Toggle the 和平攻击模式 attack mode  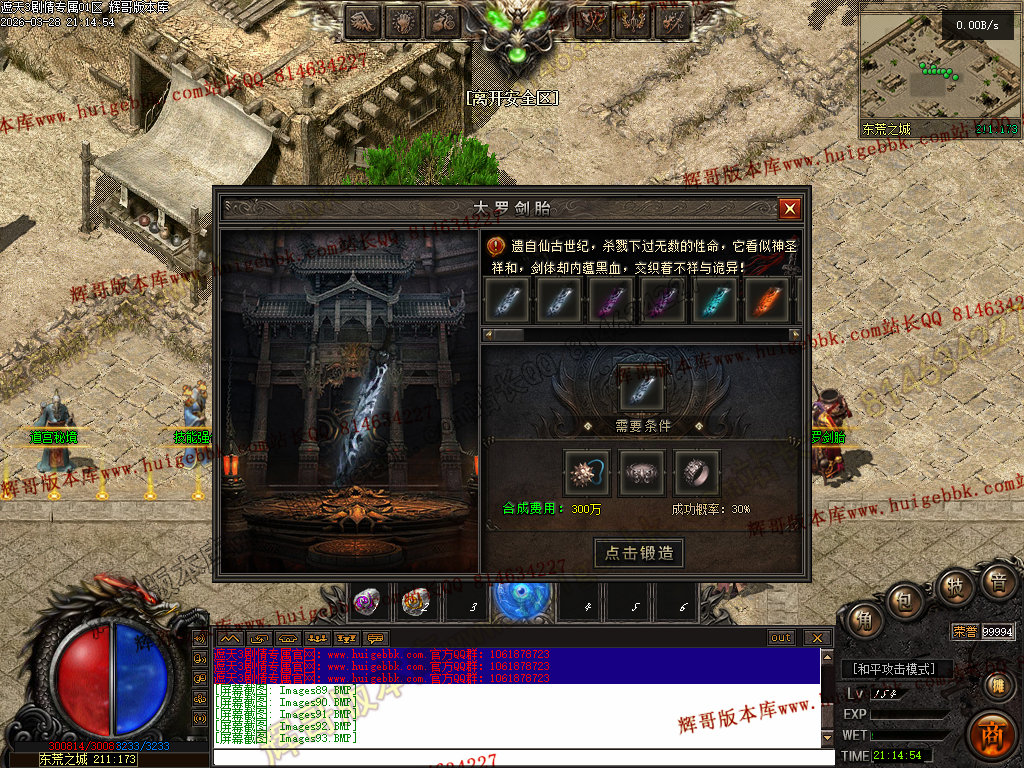click(893, 669)
